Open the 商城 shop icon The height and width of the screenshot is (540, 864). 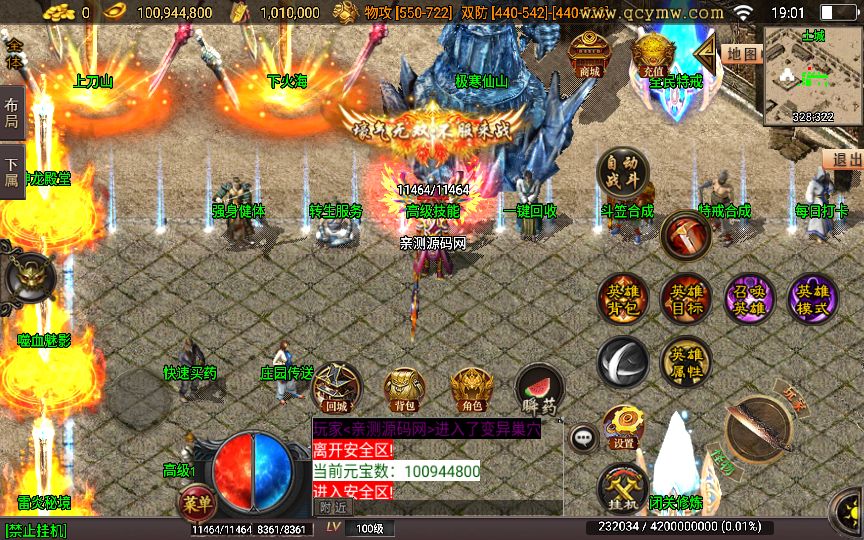589,55
